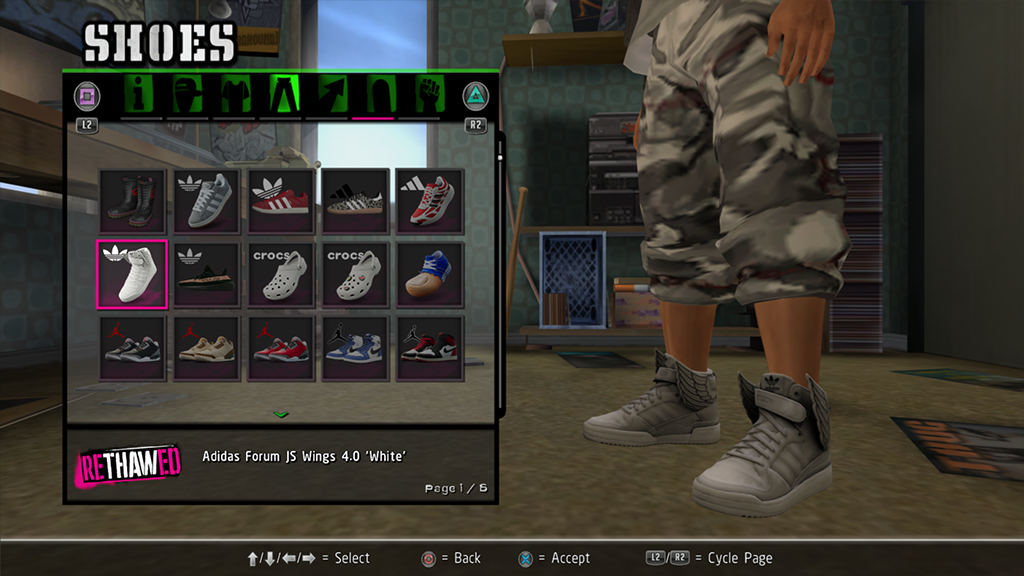The width and height of the screenshot is (1024, 576).
Task: Pick the red Adidas low-top shoe
Action: [x=281, y=201]
